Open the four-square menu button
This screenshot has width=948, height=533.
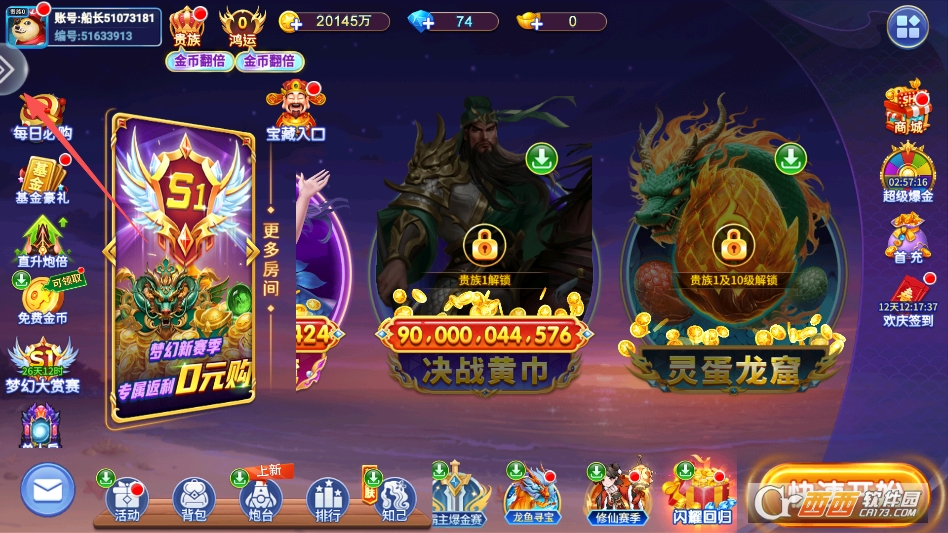(907, 27)
